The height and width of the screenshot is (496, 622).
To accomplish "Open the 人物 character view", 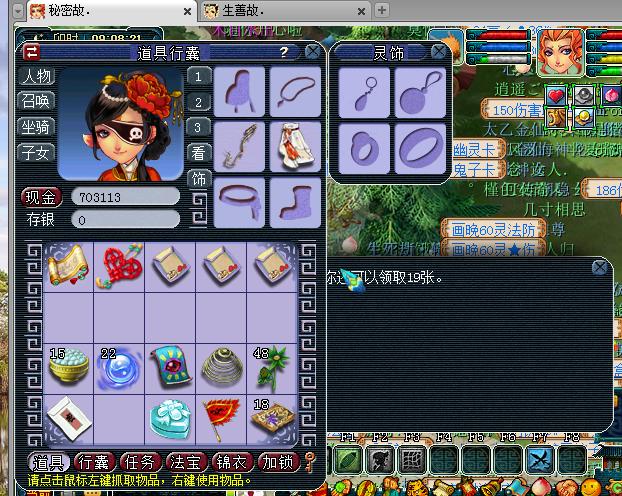I will (x=37, y=76).
